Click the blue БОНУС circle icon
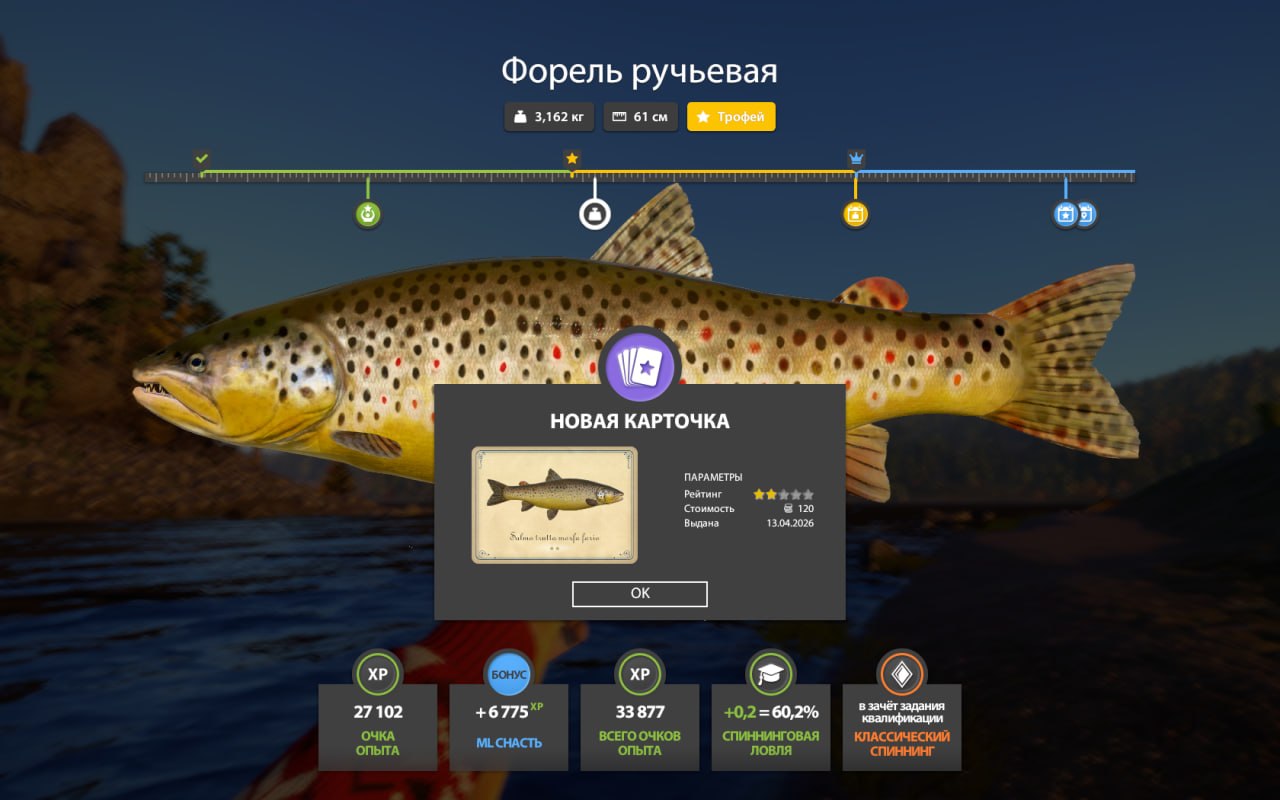The height and width of the screenshot is (800, 1280). coord(509,673)
